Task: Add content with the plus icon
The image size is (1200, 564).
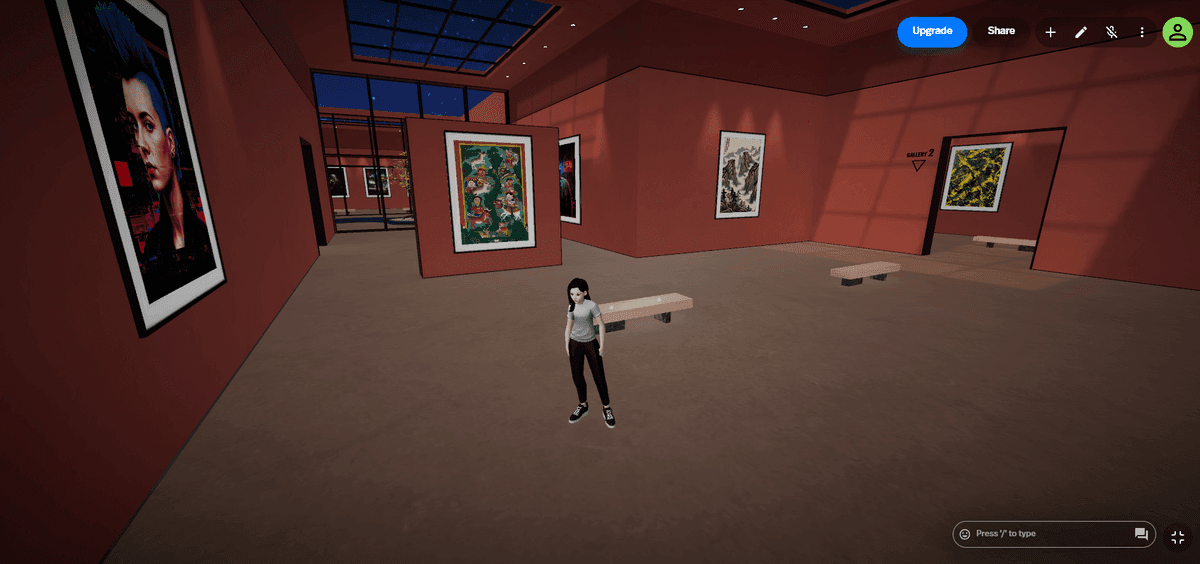Action: [x=1051, y=33]
